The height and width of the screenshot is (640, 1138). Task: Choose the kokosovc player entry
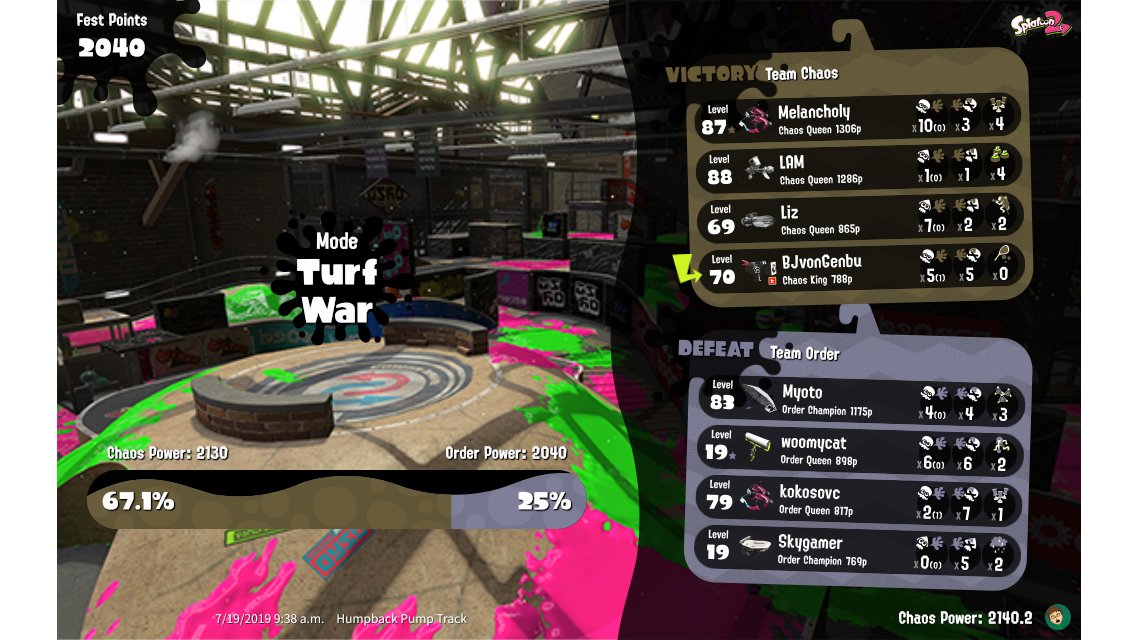tap(858, 500)
